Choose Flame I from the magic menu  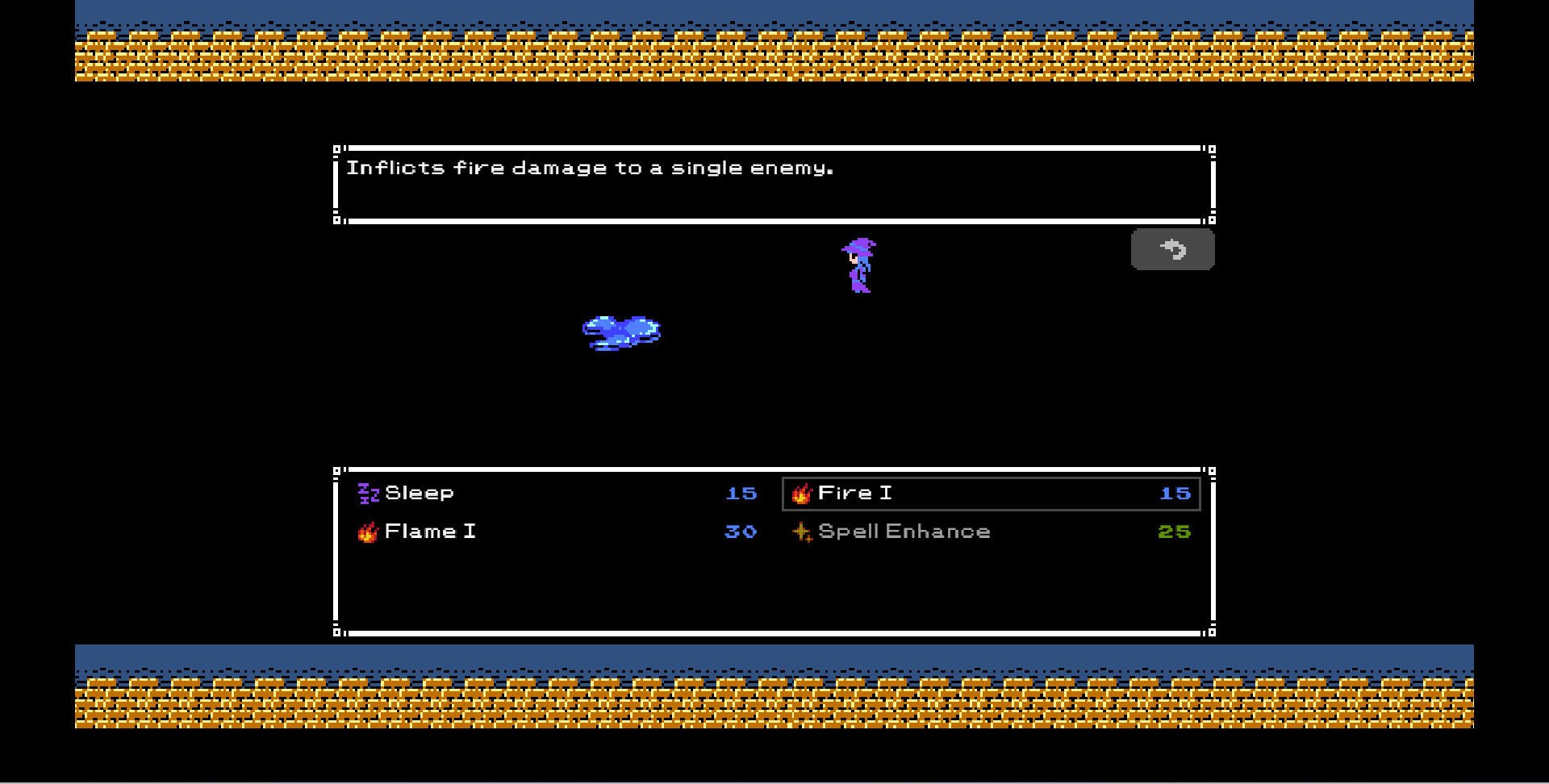click(430, 532)
